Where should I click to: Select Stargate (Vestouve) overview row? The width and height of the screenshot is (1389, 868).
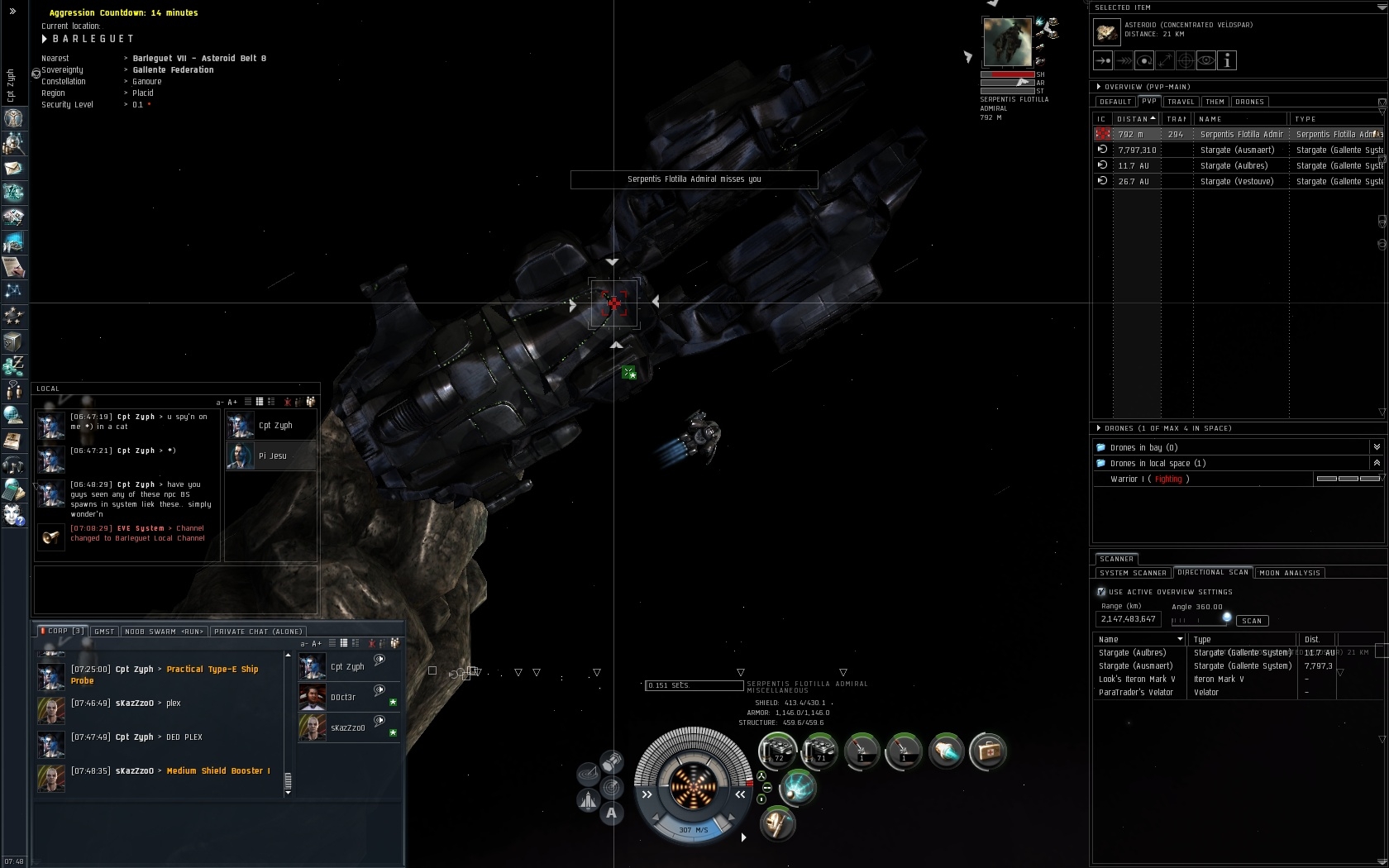click(1237, 181)
